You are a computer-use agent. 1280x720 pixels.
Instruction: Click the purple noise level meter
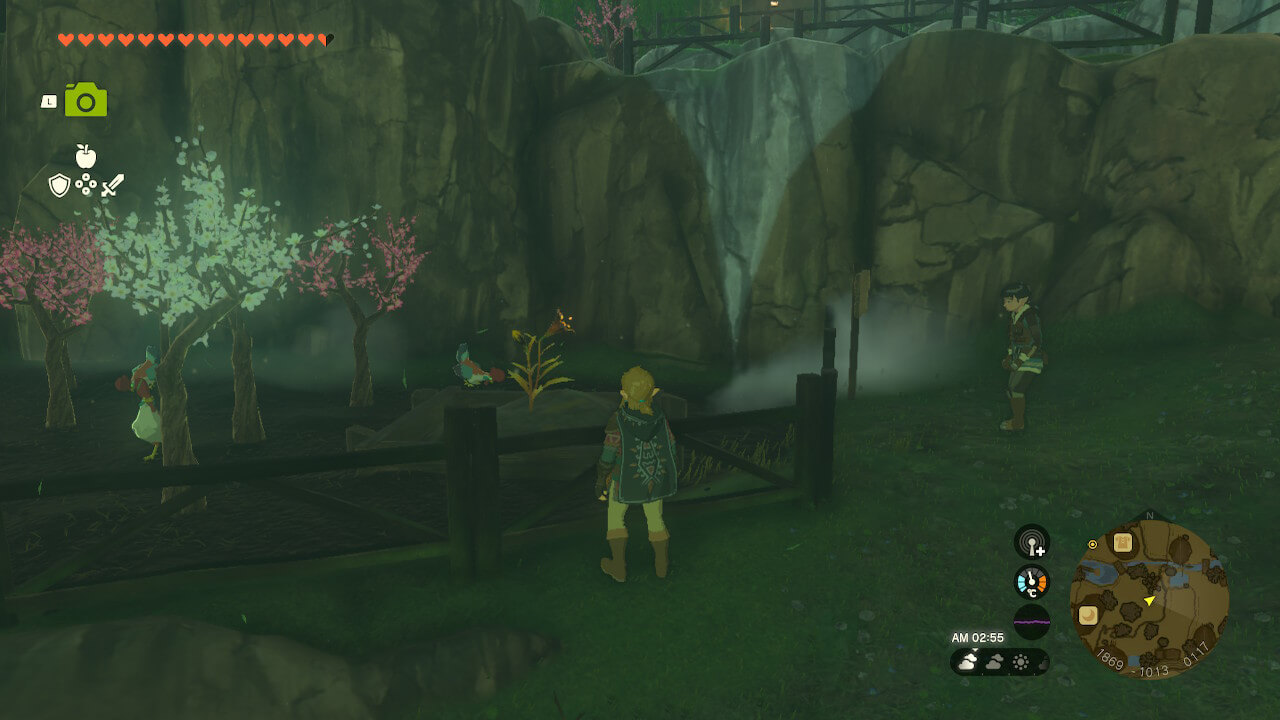(x=1031, y=621)
